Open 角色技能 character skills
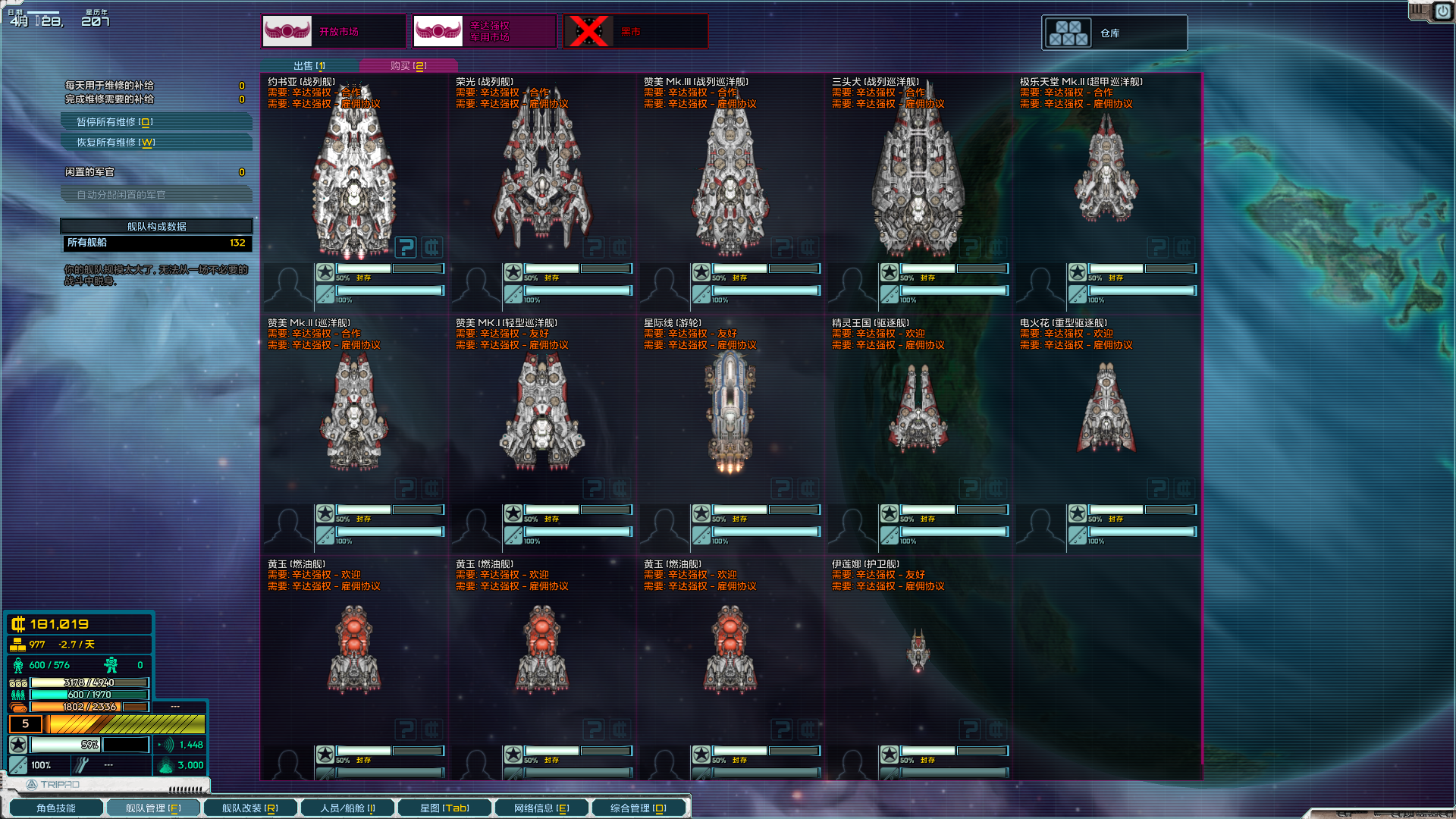1456x819 pixels. (x=56, y=808)
